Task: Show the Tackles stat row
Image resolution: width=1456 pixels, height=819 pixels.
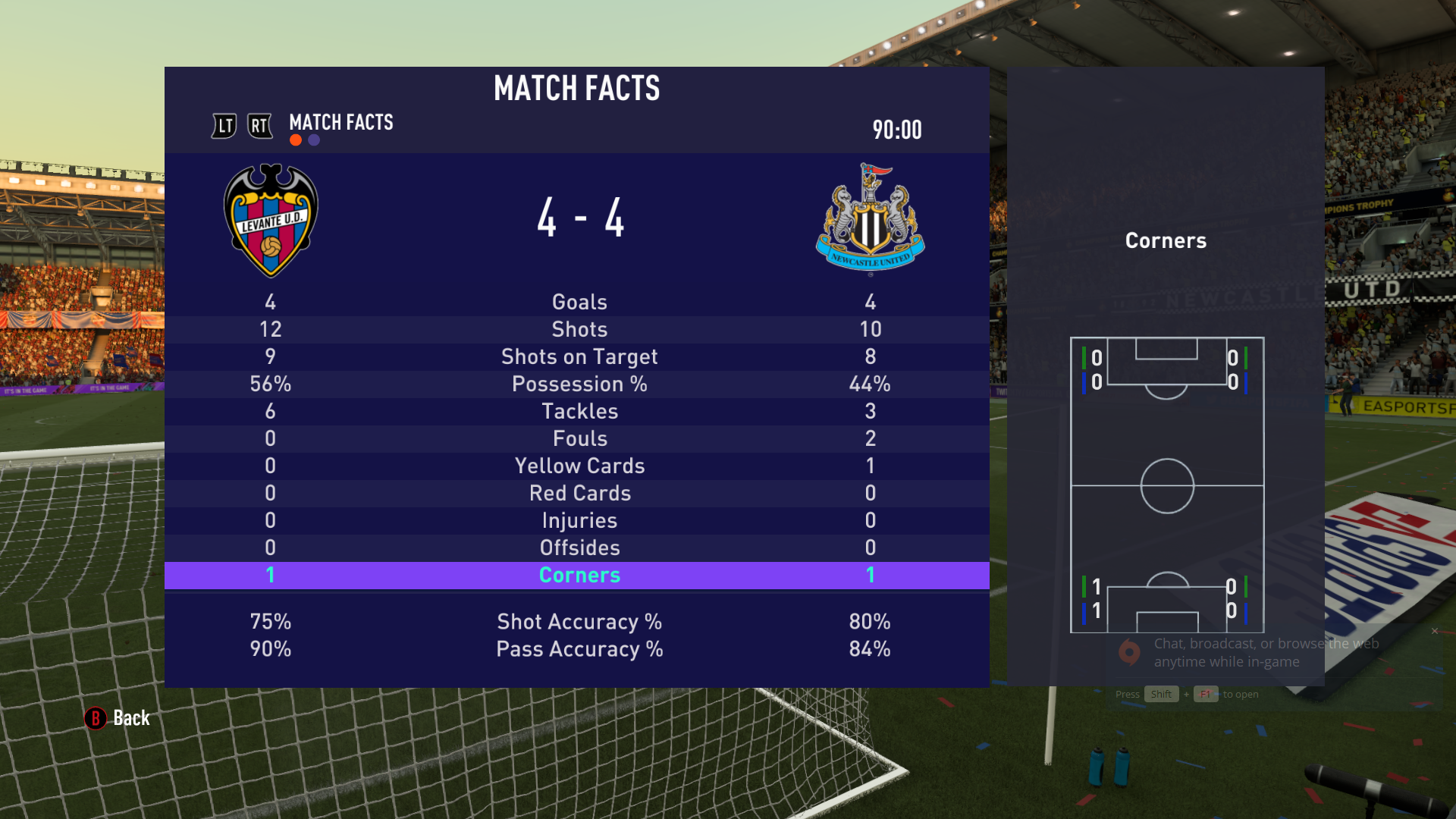Action: (x=579, y=411)
